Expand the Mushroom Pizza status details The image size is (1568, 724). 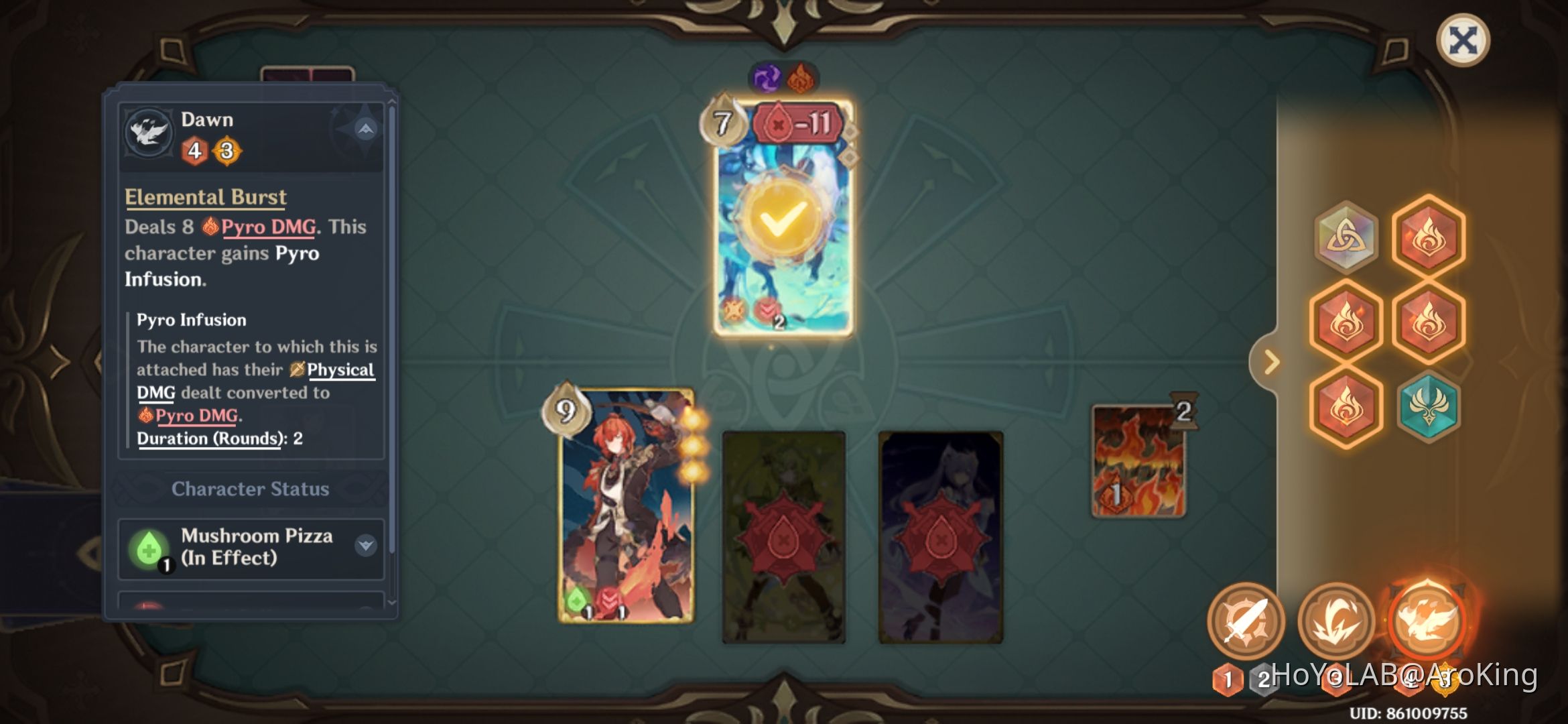click(x=364, y=546)
